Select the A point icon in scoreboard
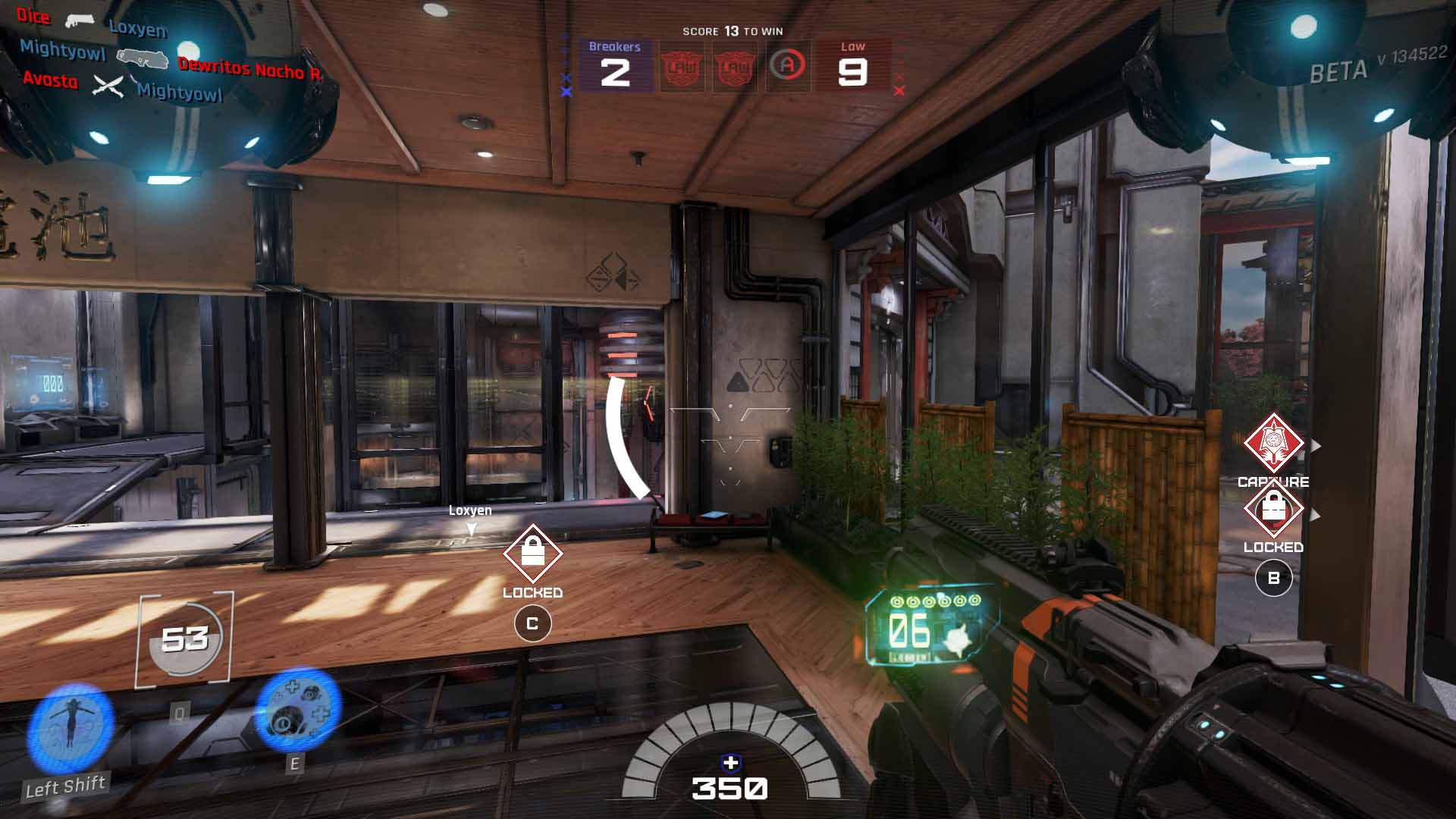The height and width of the screenshot is (819, 1456). pyautogui.click(x=787, y=66)
